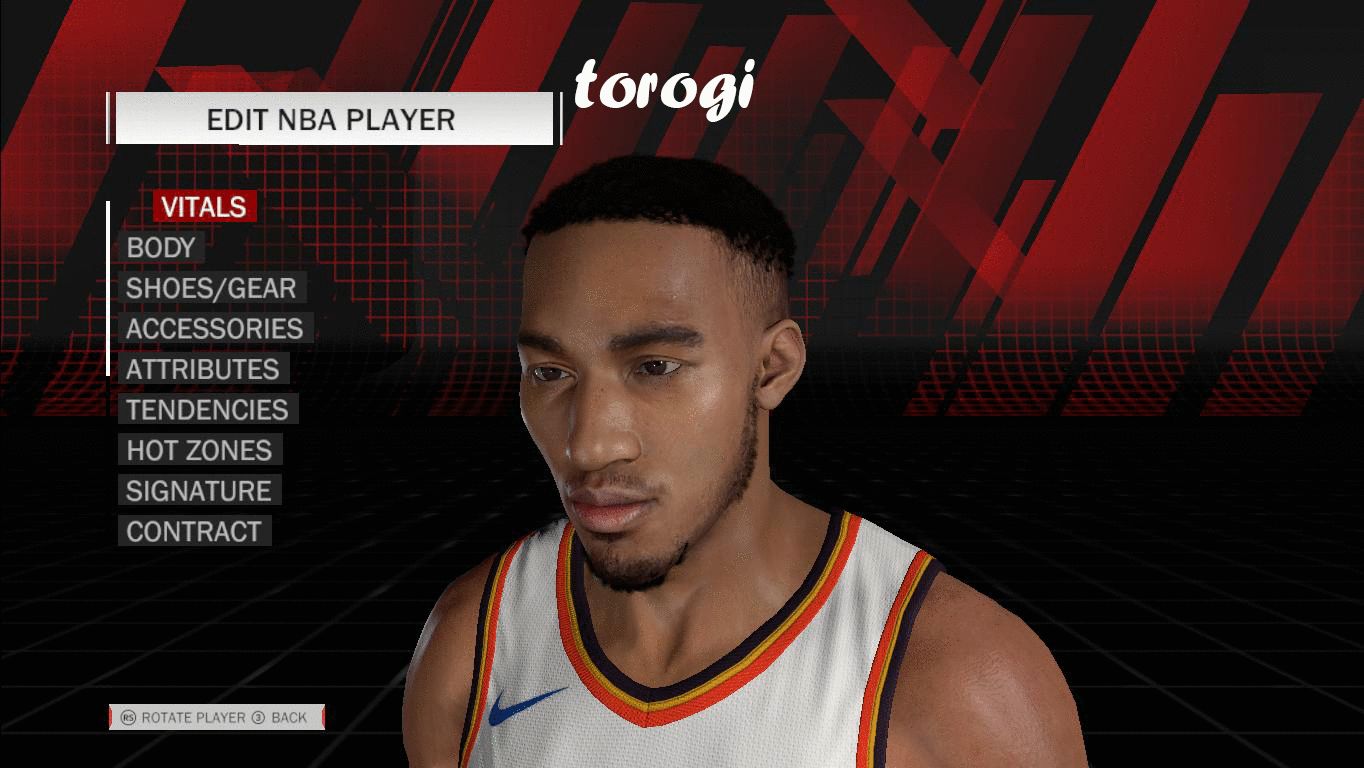Choose the Shoes/Gear menu option
This screenshot has height=768, width=1364.
211,289
